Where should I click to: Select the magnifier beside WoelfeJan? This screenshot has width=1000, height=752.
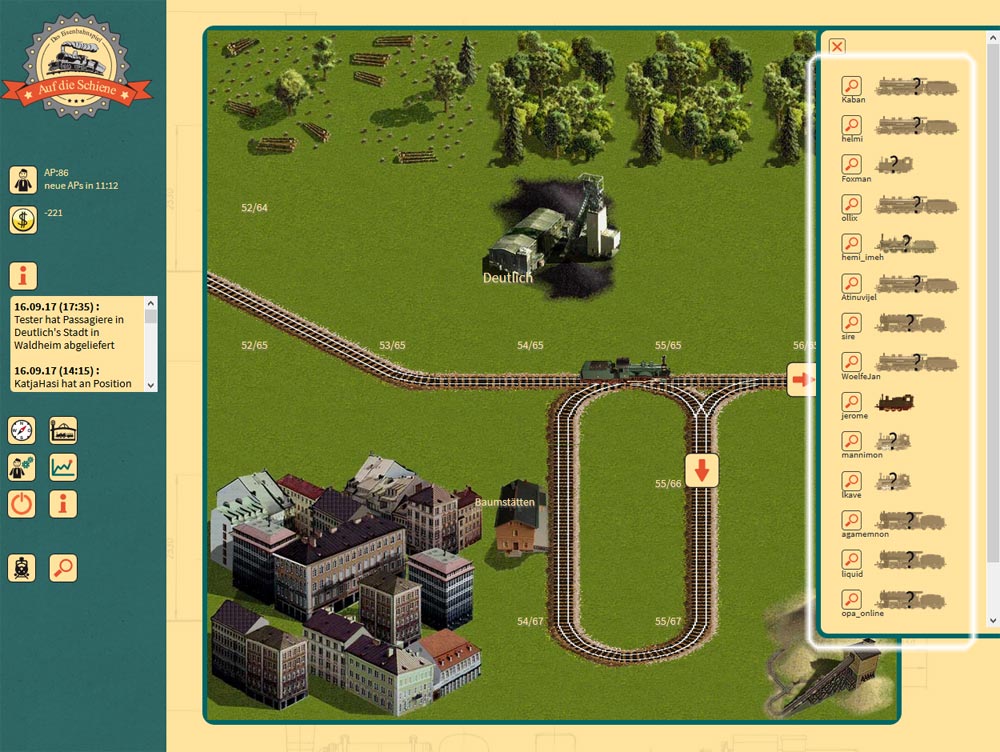(852, 362)
